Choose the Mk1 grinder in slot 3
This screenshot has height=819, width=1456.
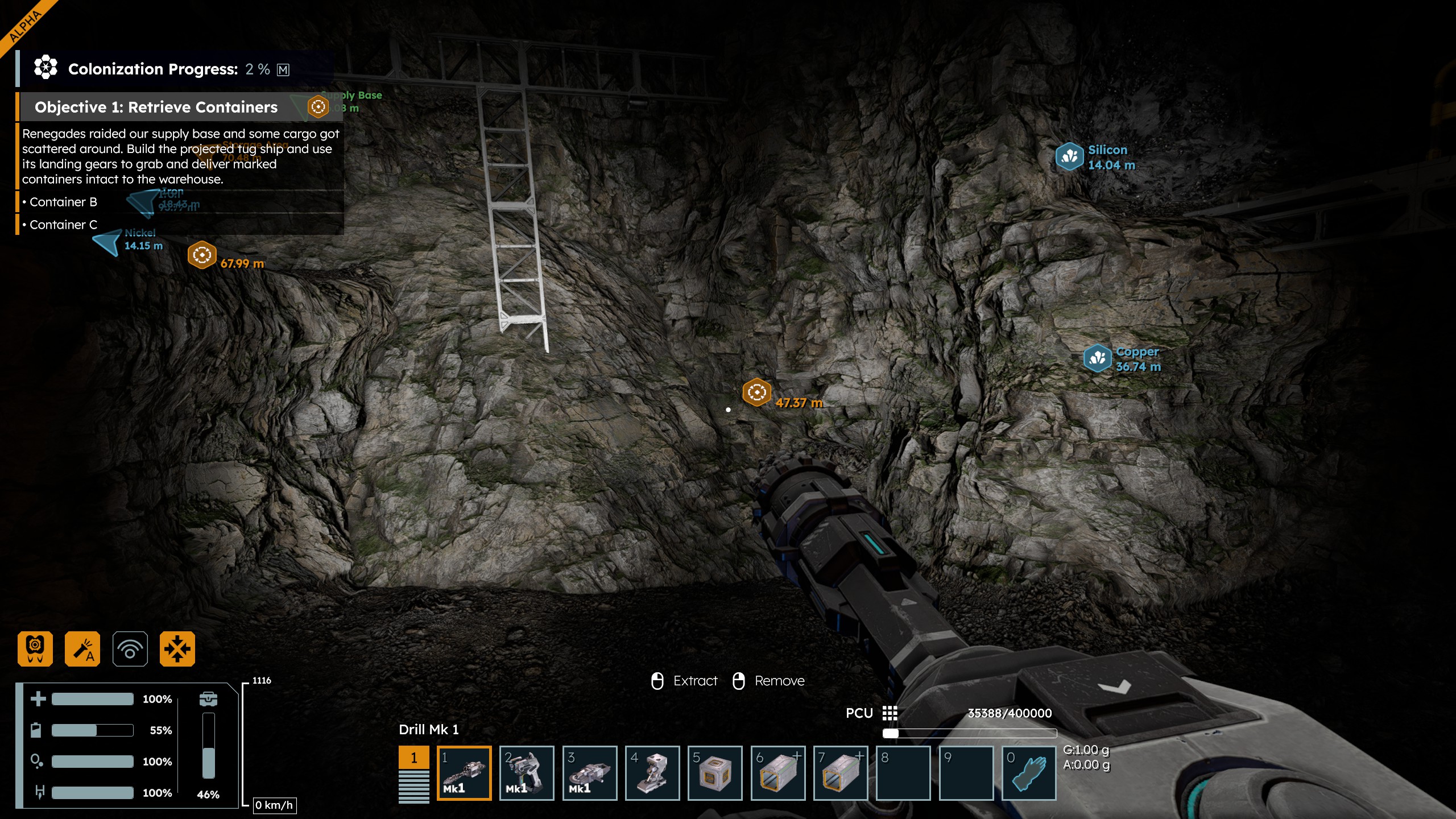tap(589, 773)
